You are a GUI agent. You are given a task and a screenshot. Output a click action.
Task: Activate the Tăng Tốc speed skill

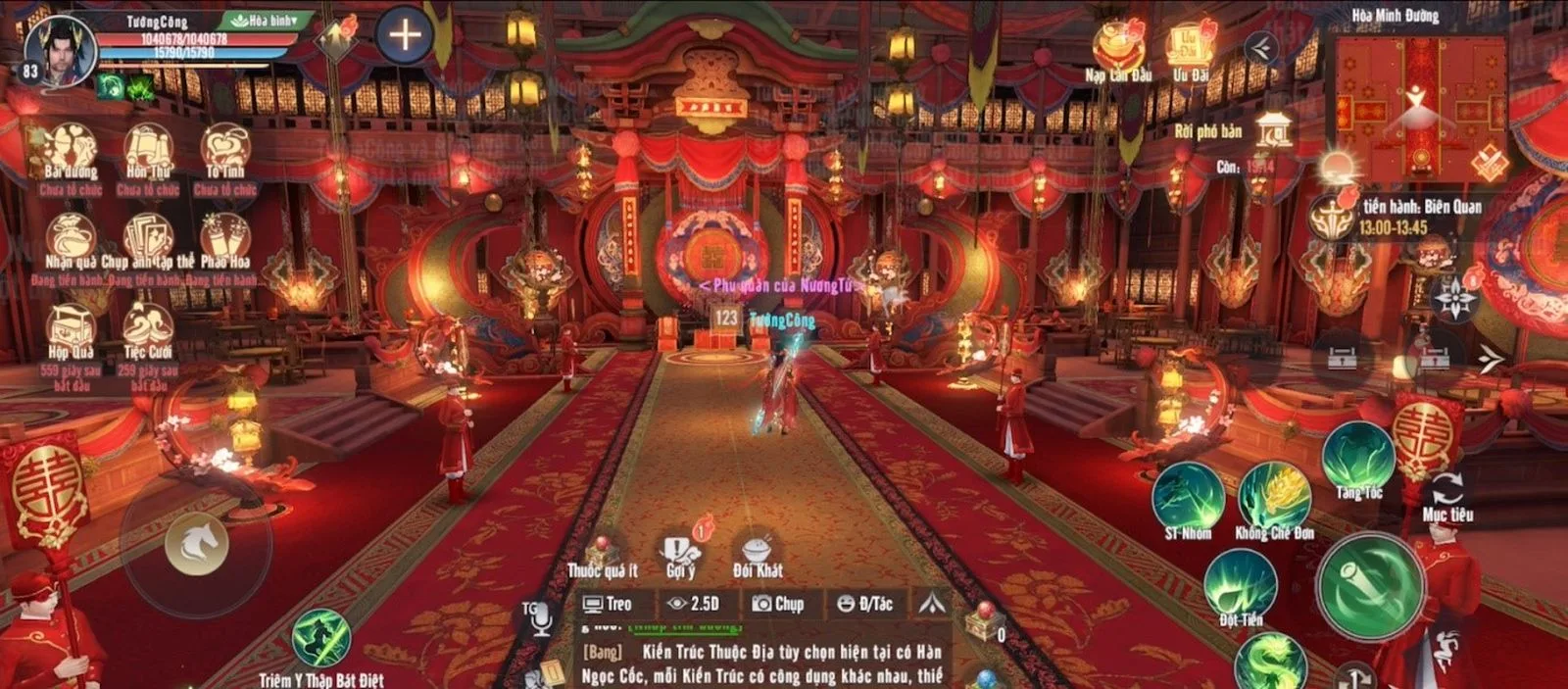coord(1358,458)
